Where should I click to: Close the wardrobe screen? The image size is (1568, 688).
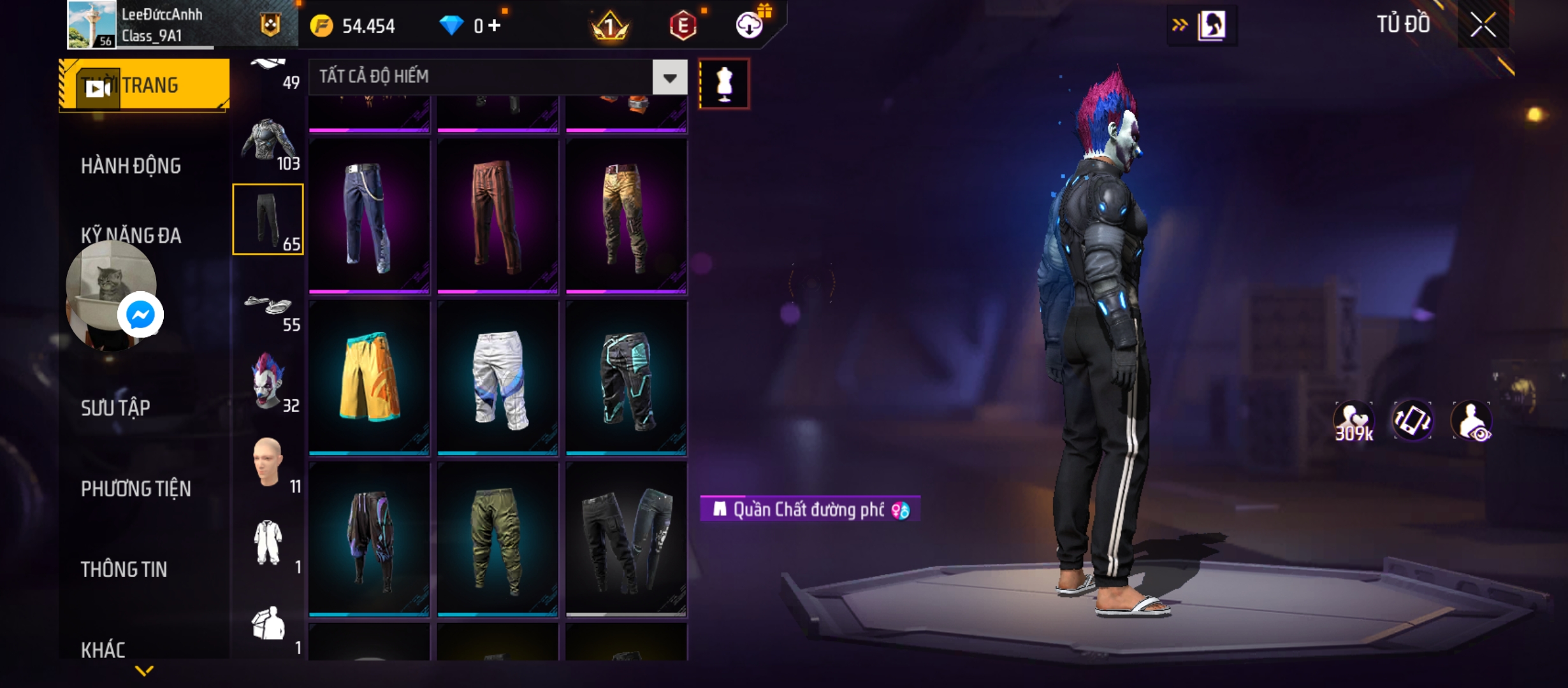click(x=1483, y=25)
